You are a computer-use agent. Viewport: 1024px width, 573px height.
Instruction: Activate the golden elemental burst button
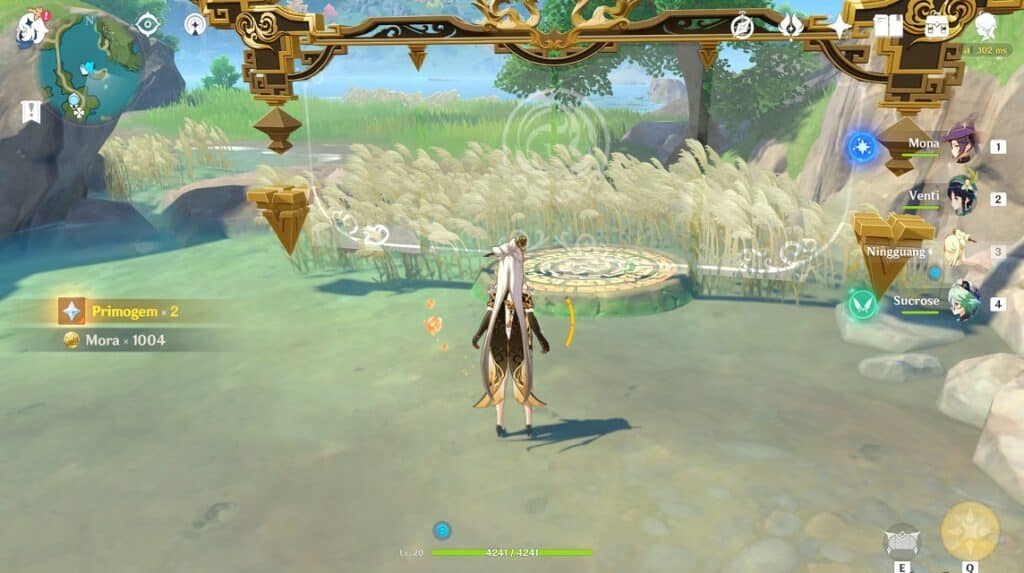(x=969, y=531)
